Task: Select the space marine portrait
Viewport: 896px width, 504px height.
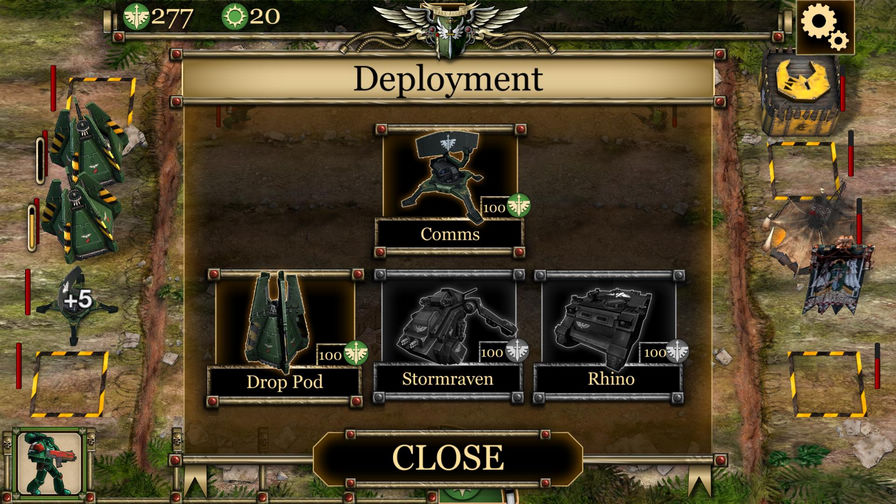Action: point(50,463)
